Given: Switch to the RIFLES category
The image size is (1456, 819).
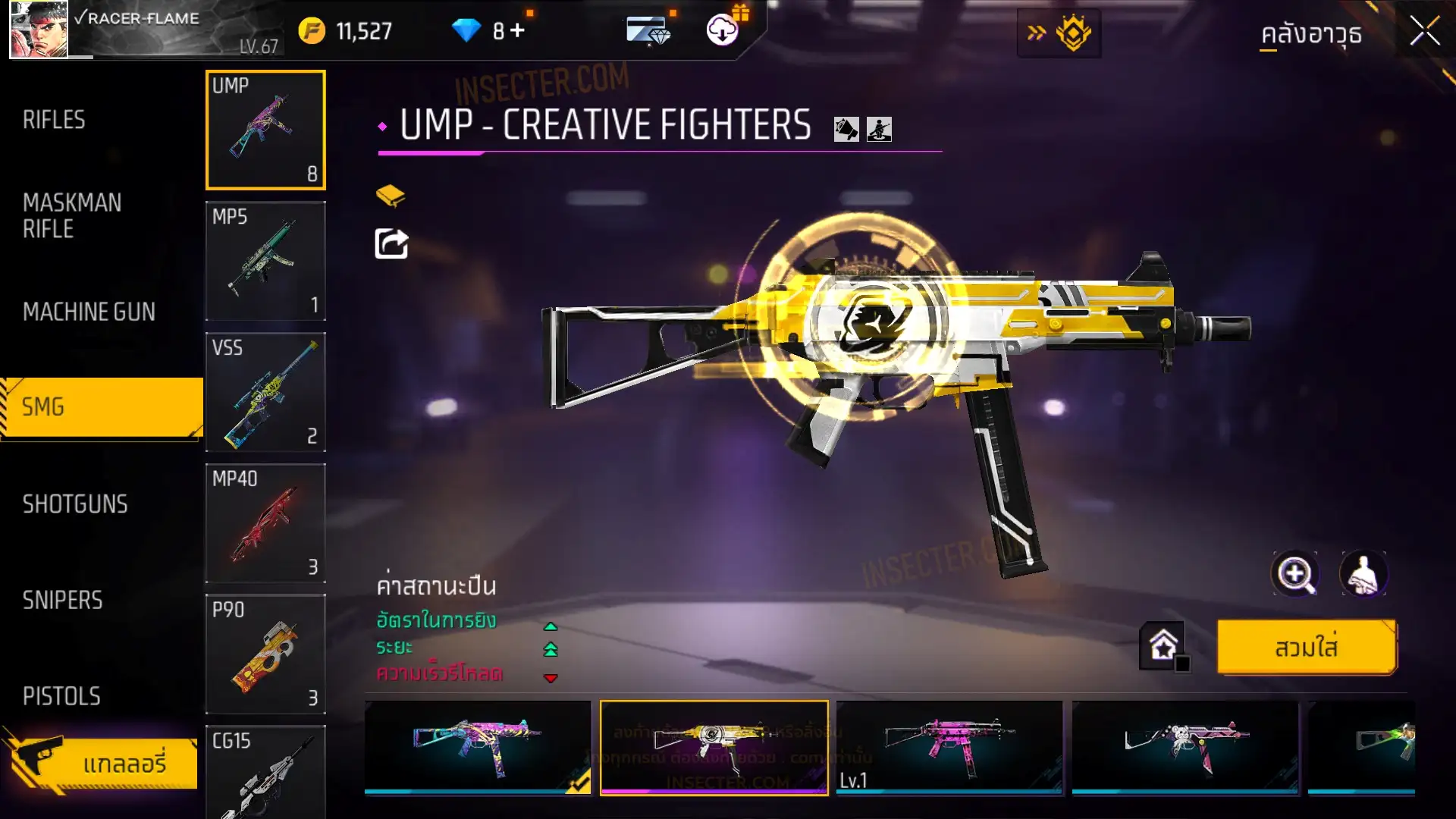Looking at the screenshot, I should tap(54, 120).
